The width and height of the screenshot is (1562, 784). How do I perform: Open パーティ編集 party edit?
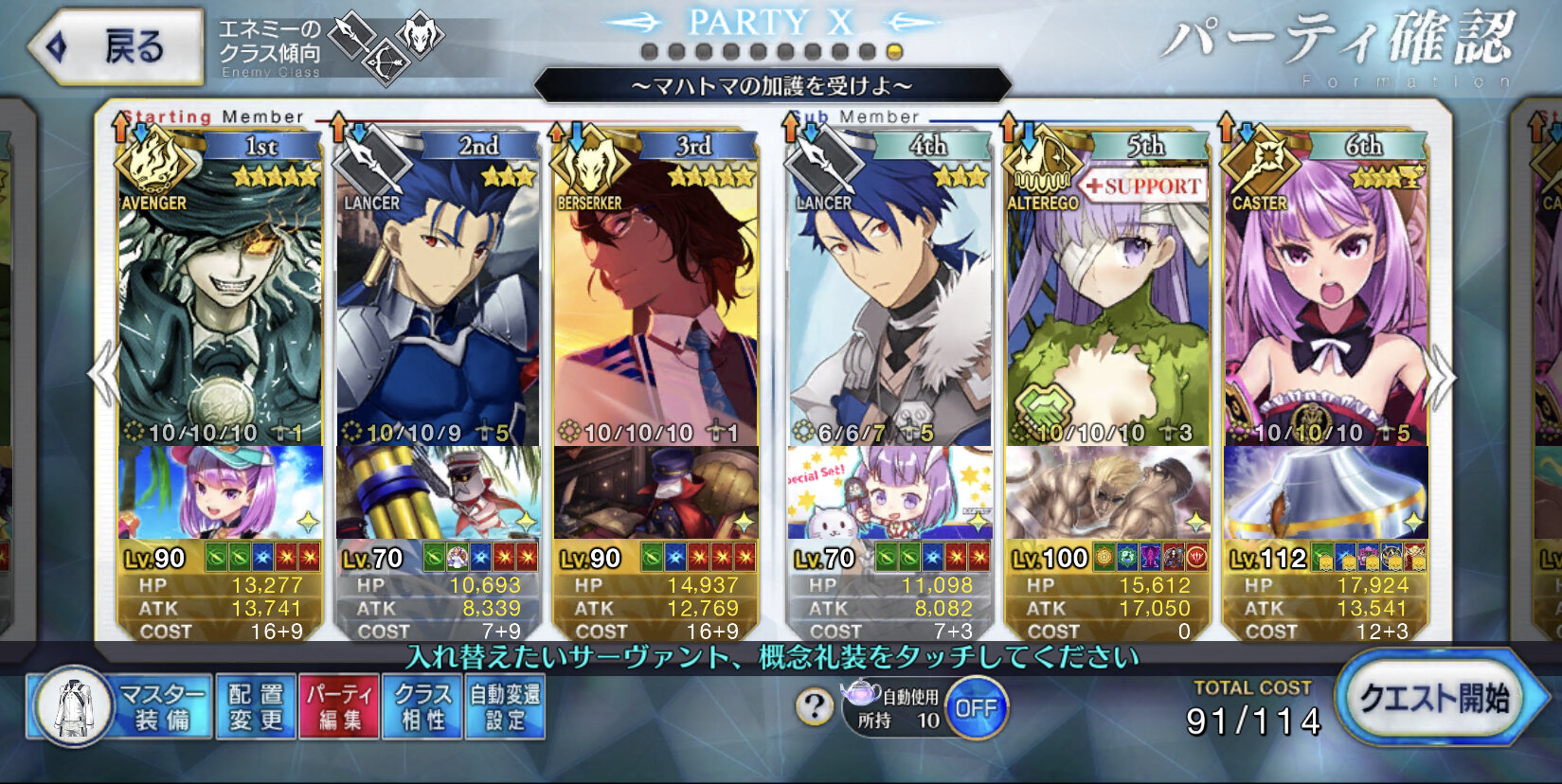pyautogui.click(x=339, y=706)
